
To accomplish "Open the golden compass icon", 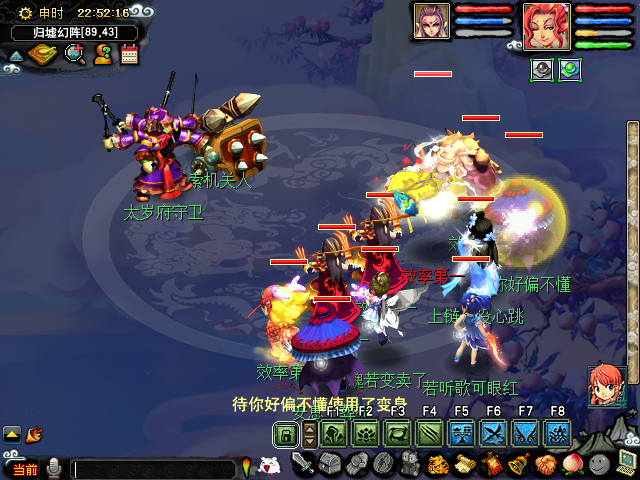I will pos(43,54).
